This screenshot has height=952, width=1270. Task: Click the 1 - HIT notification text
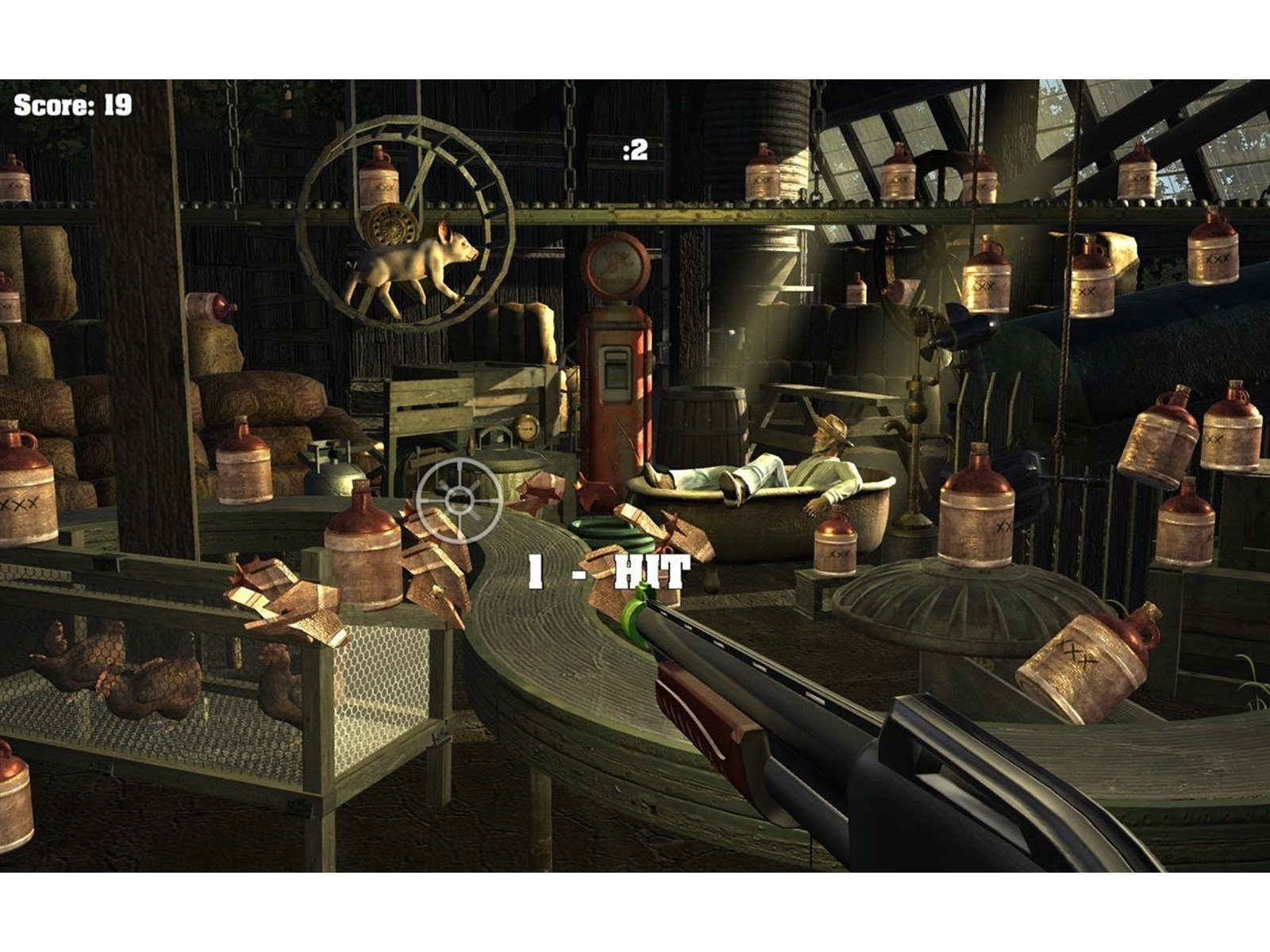click(607, 570)
